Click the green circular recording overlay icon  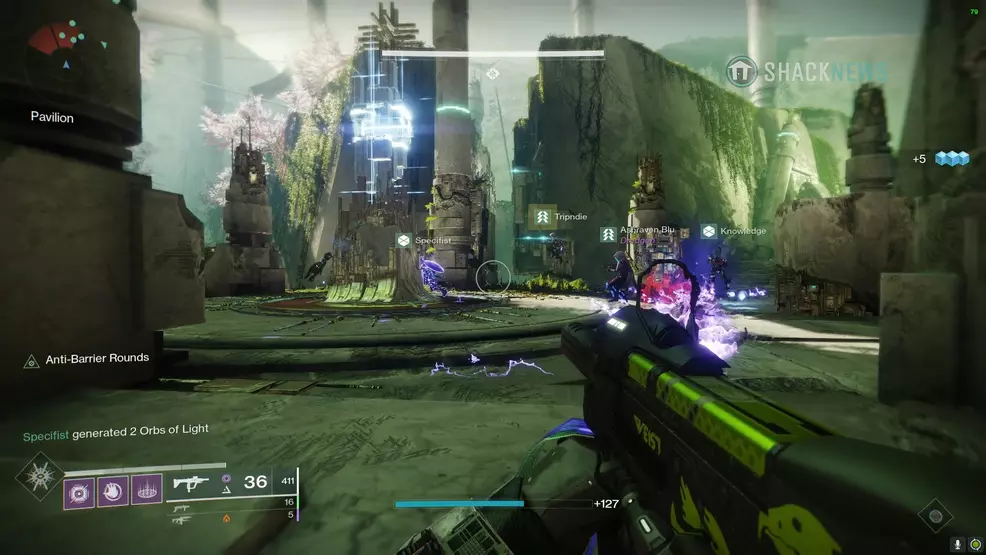coord(974,544)
